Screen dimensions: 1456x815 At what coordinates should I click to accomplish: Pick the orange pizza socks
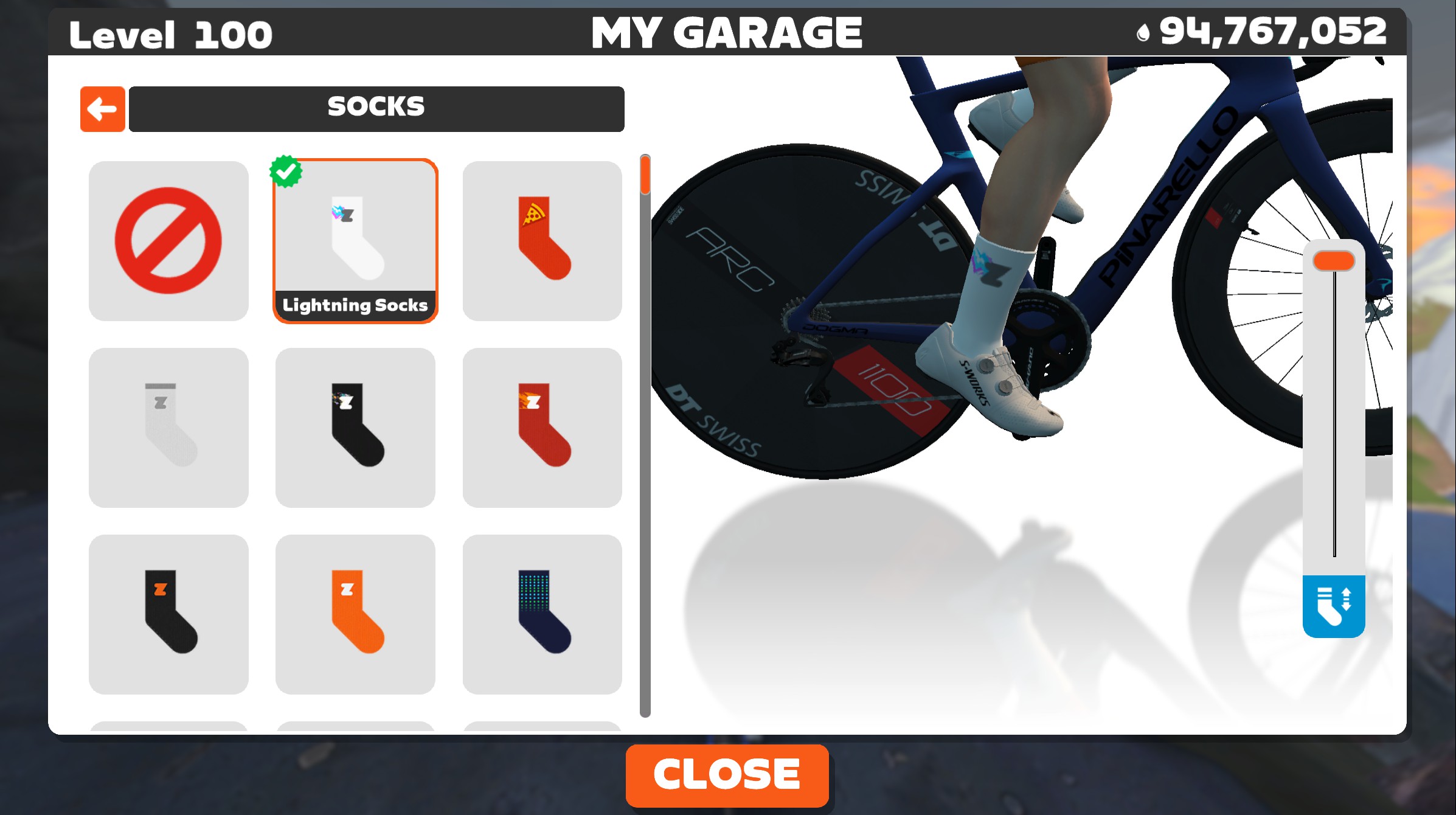point(542,241)
